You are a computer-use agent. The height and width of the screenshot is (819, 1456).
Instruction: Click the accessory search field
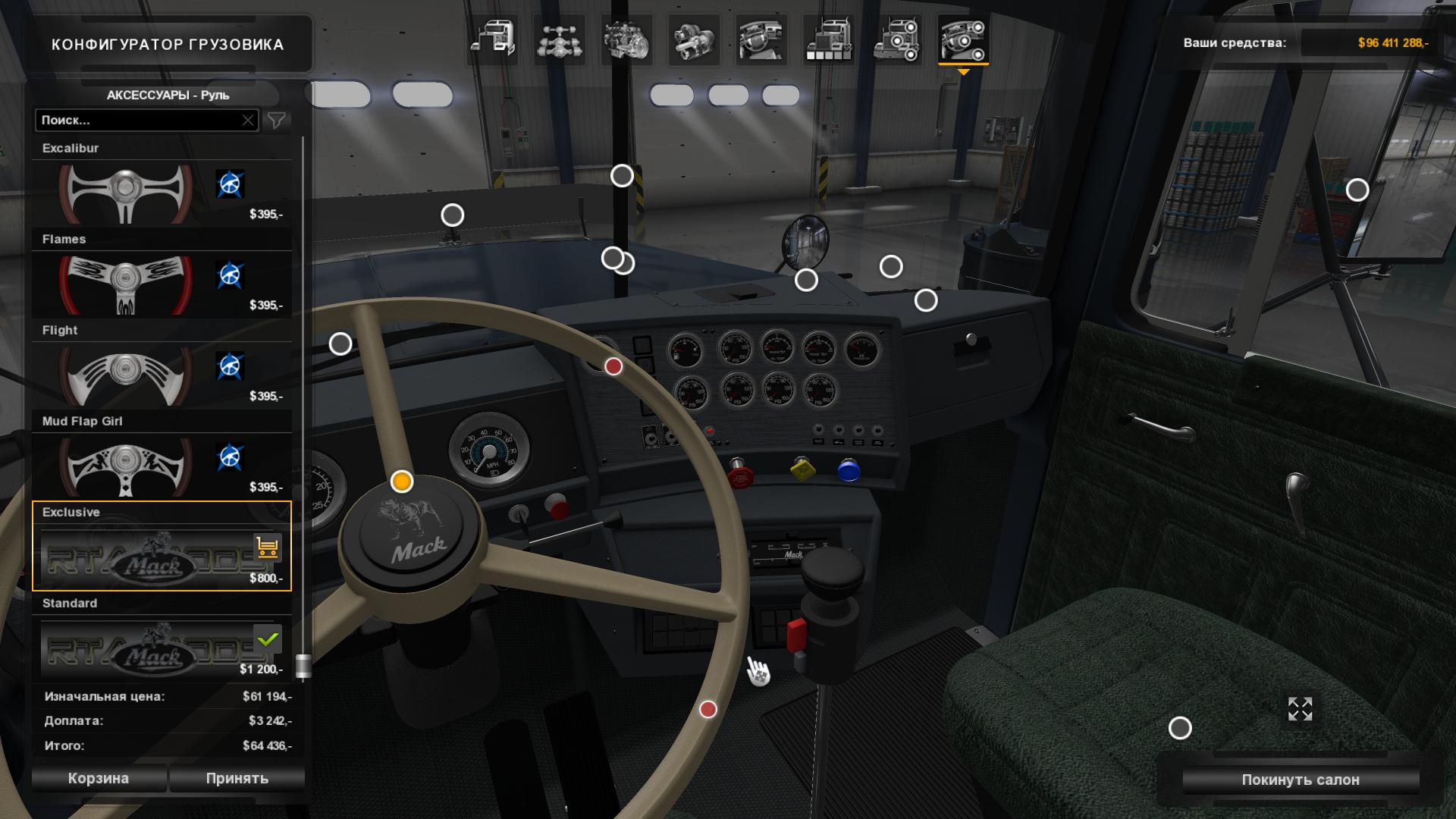(136, 120)
